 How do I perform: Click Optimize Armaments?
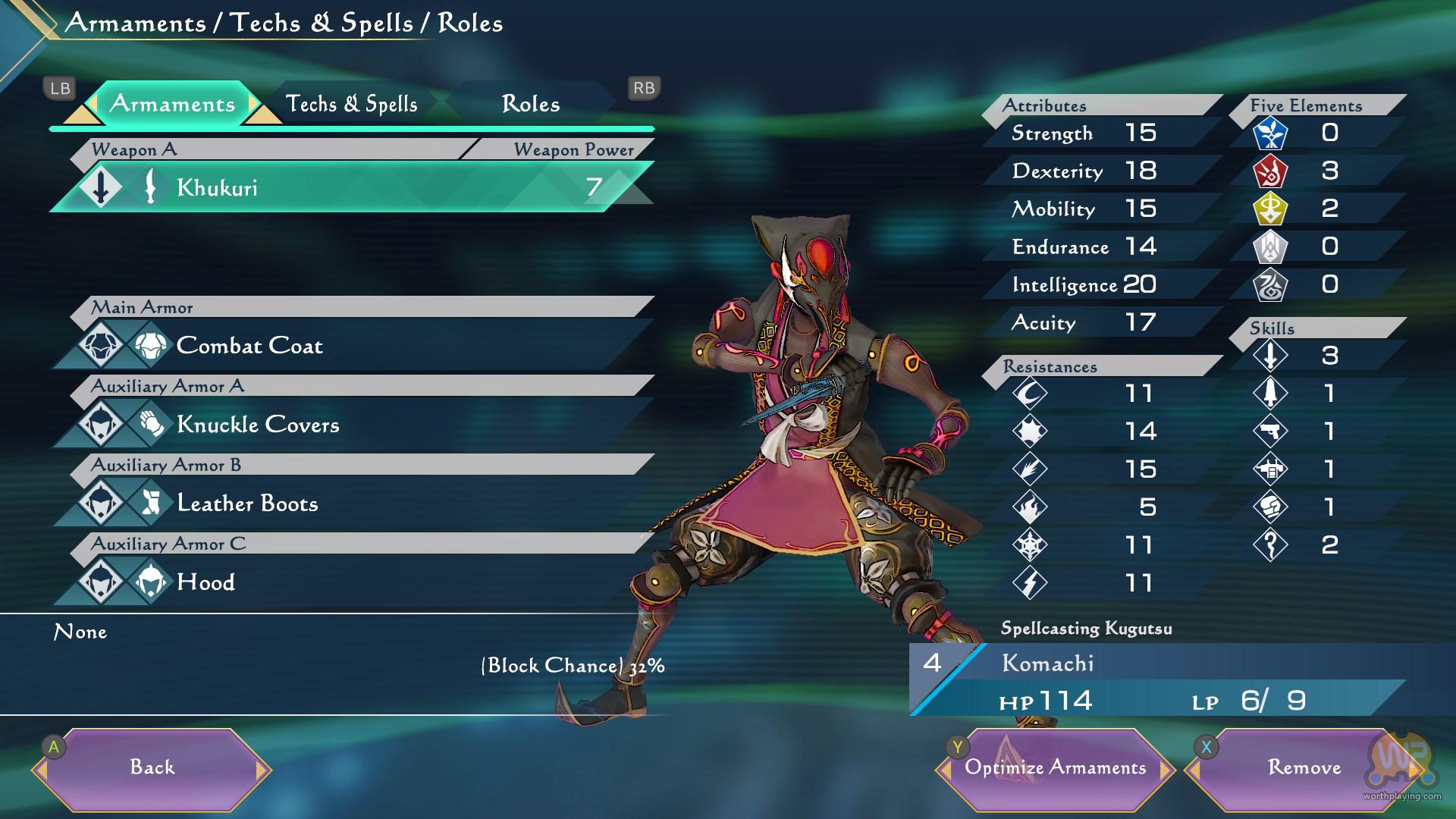point(1055,768)
